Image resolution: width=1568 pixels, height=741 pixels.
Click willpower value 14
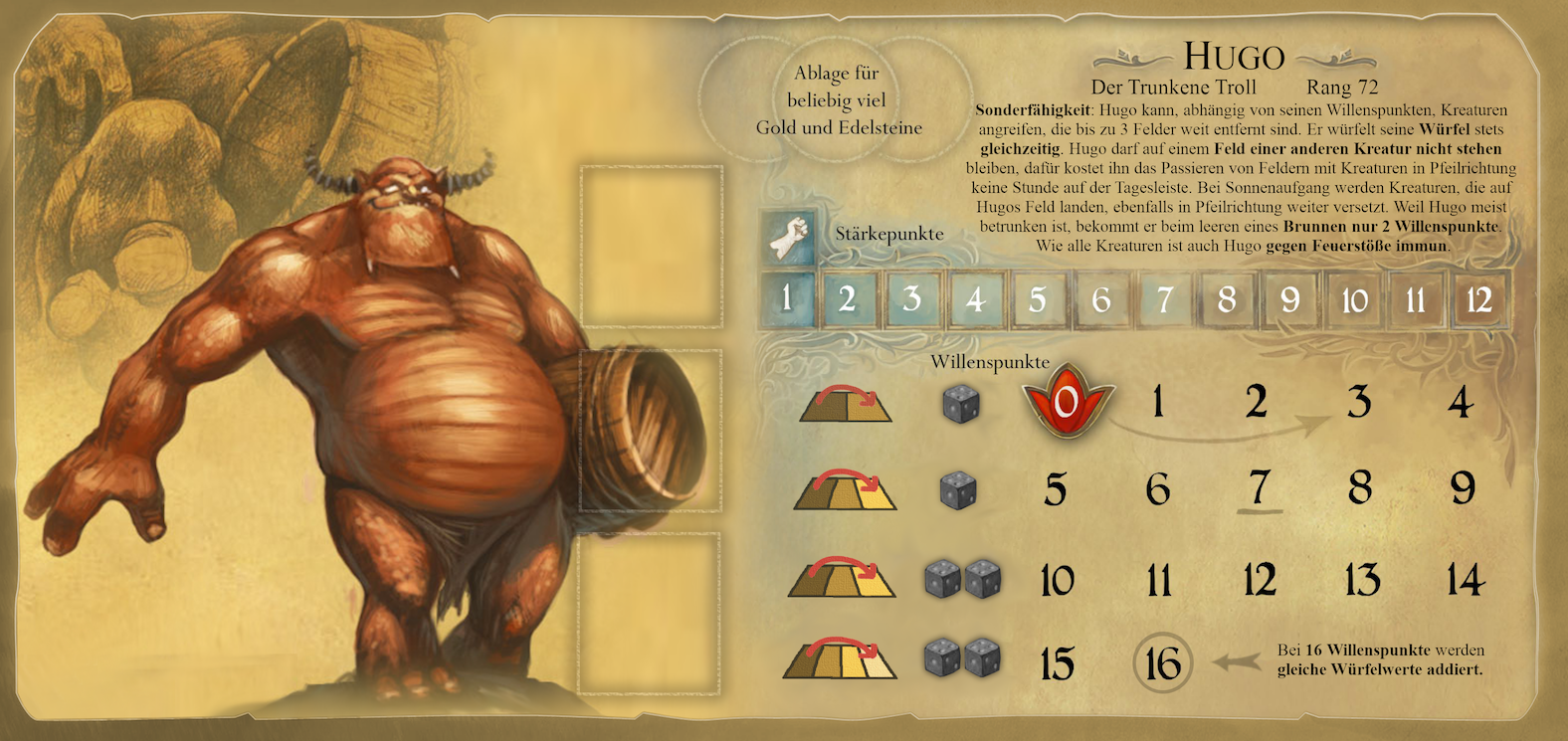click(x=1465, y=580)
